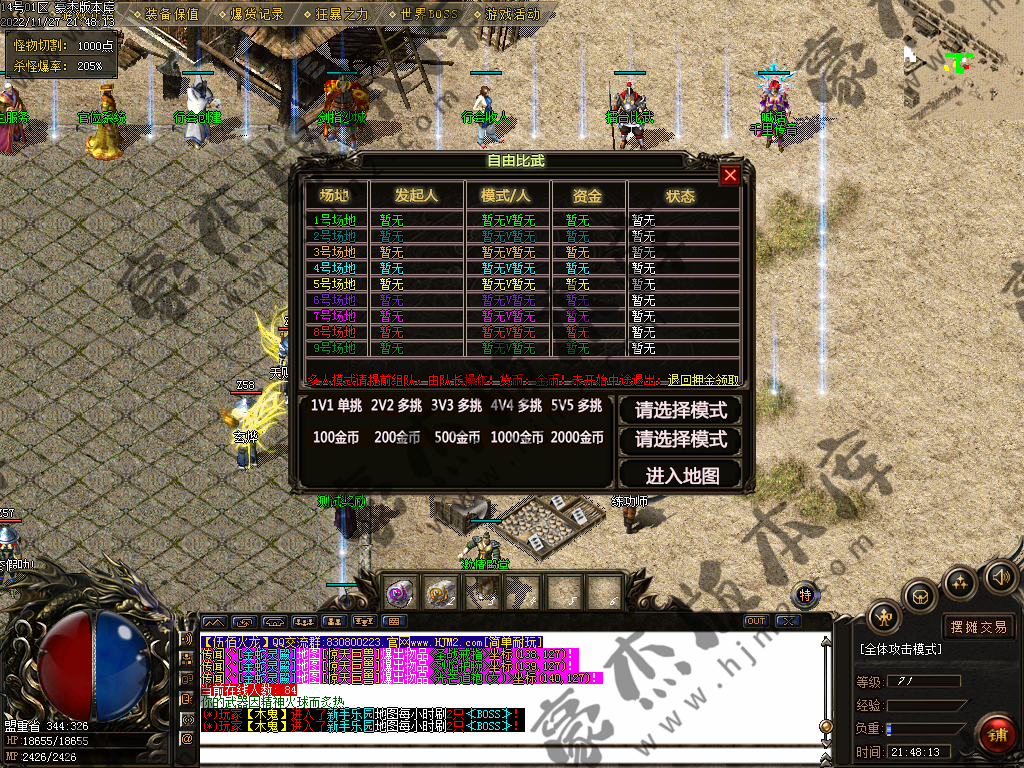This screenshot has width=1024, height=768.
Task: Pick the 2000金币 stake
Action: (577, 437)
